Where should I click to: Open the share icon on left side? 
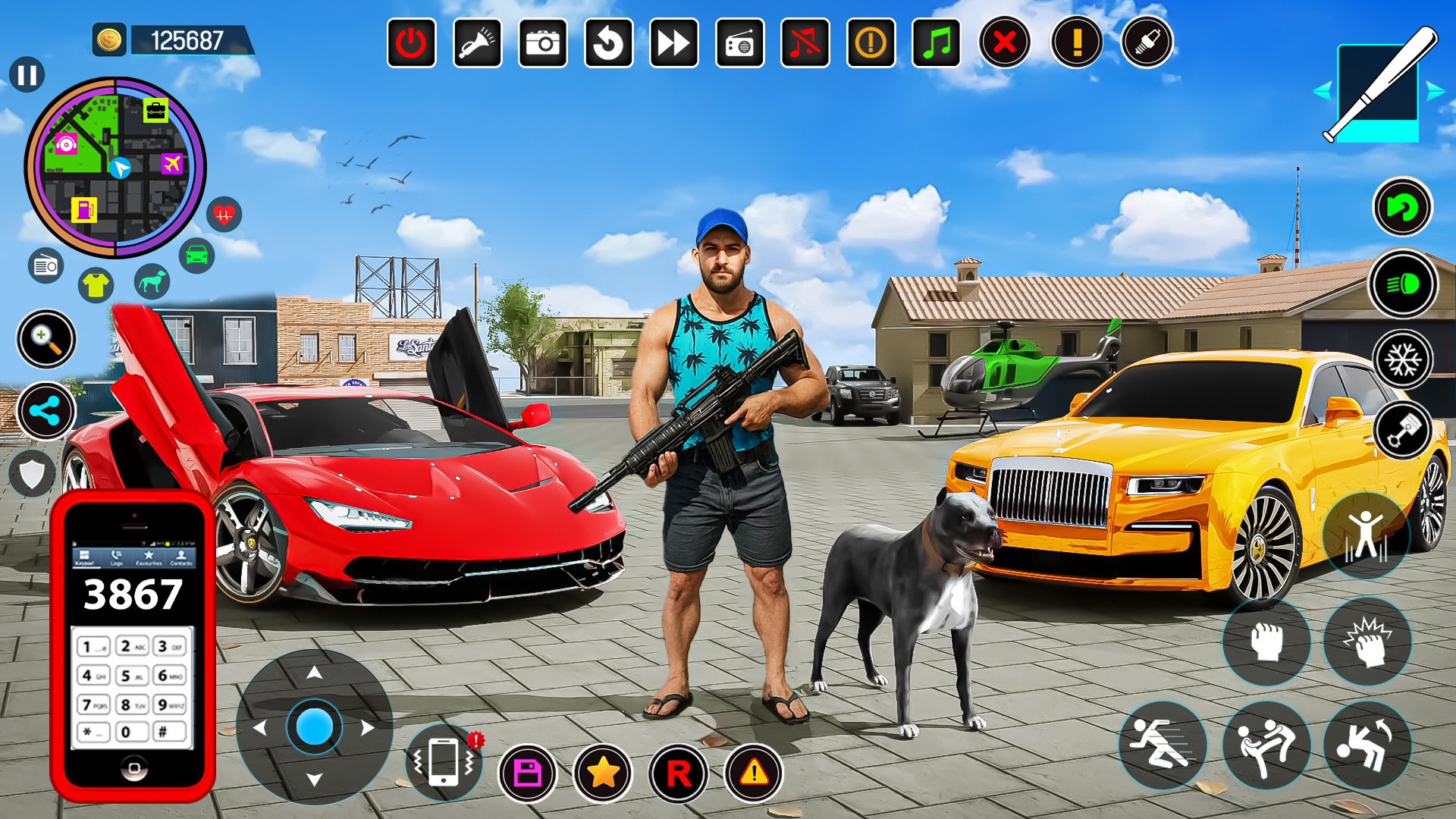45,412
